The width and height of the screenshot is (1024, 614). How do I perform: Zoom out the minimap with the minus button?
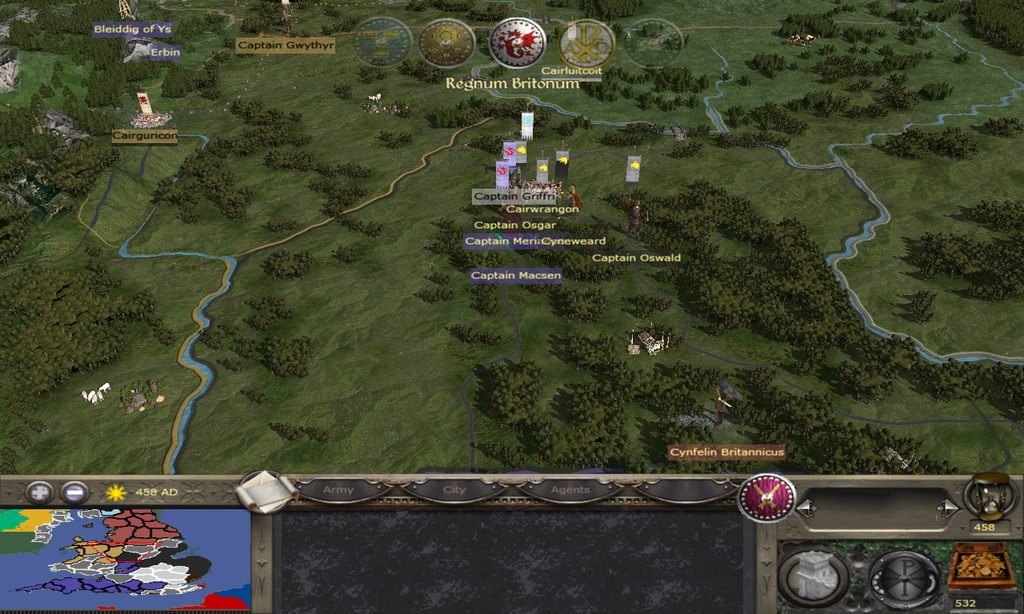click(x=74, y=492)
